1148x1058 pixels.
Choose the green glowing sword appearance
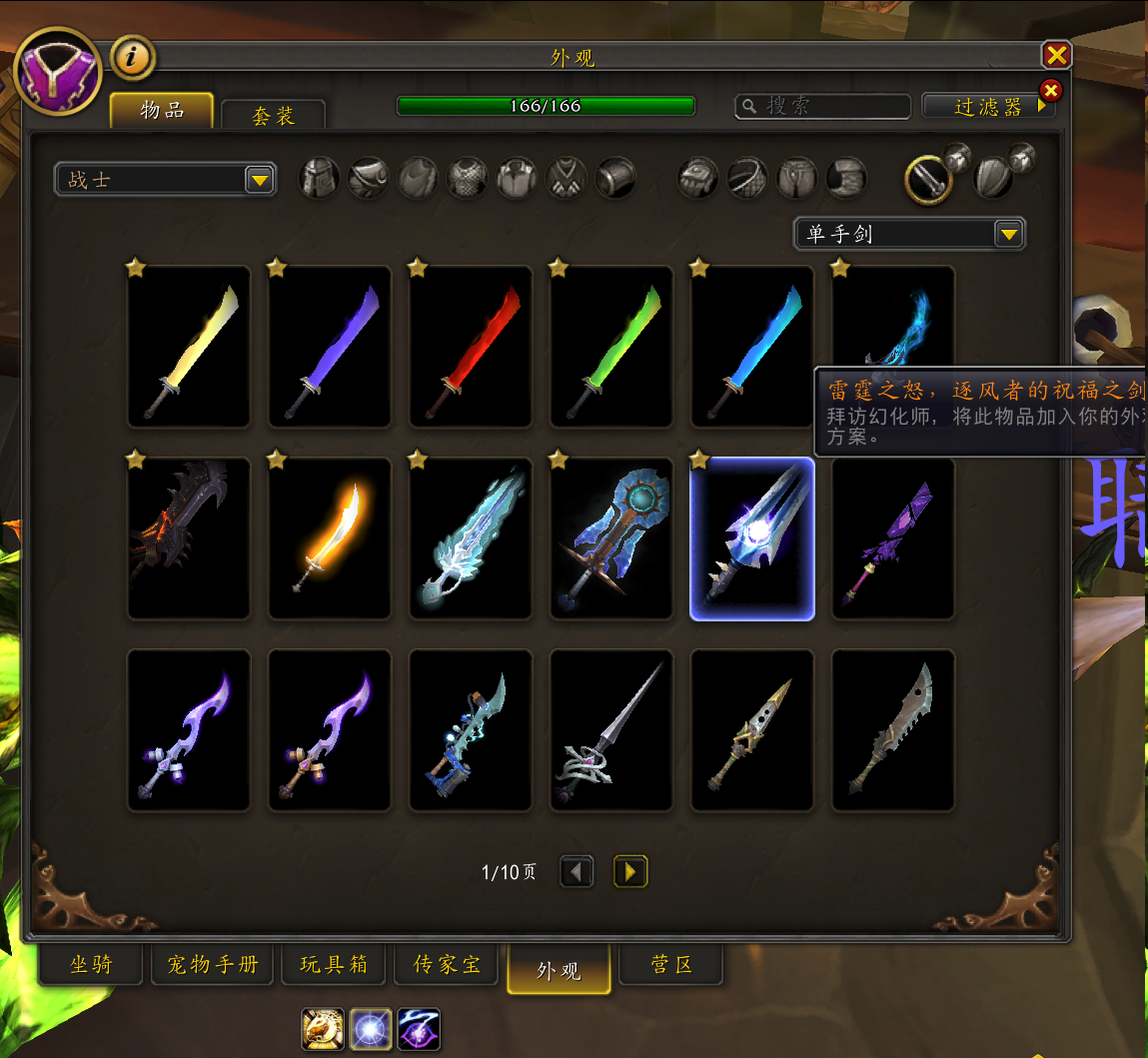pos(611,347)
